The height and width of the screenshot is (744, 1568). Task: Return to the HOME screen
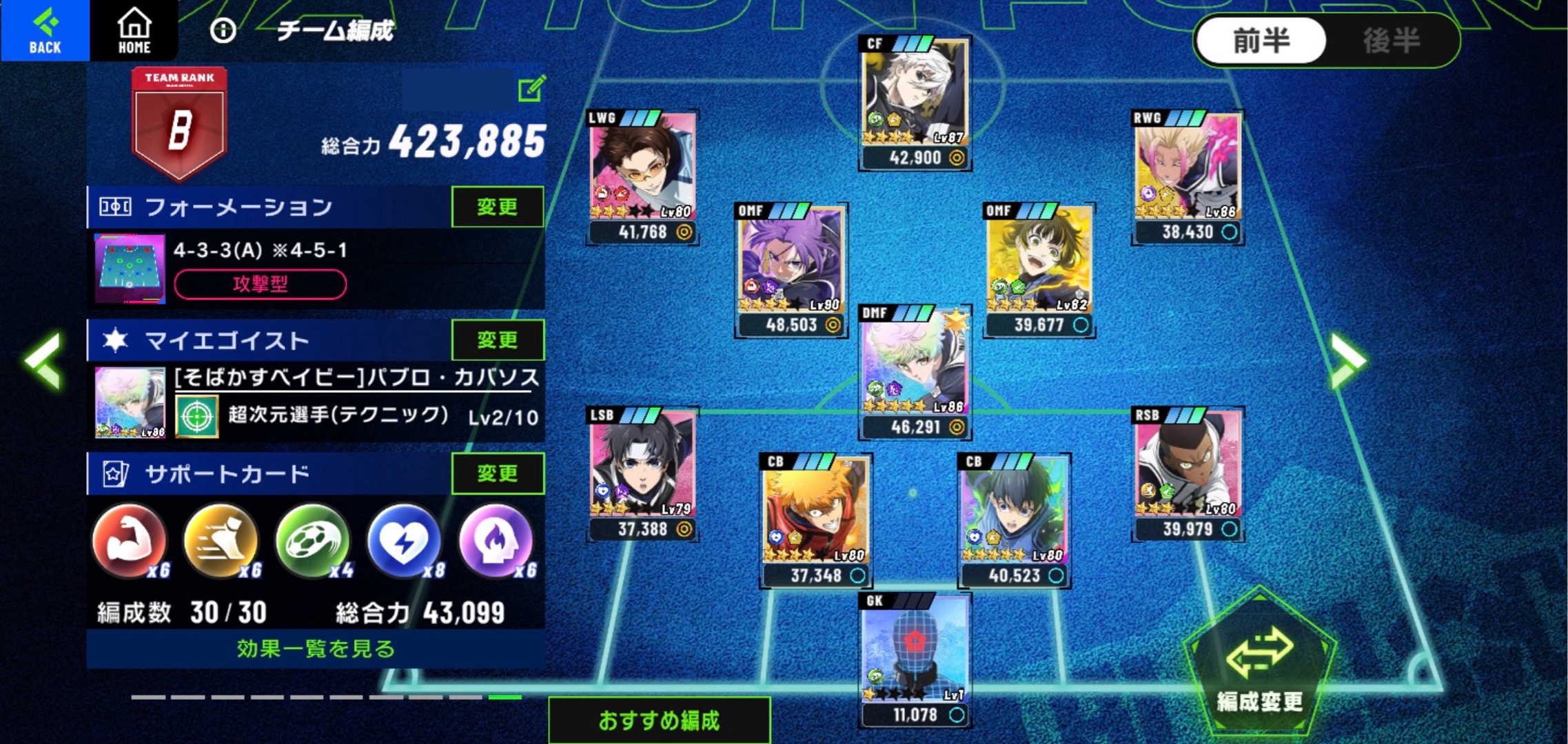134,30
